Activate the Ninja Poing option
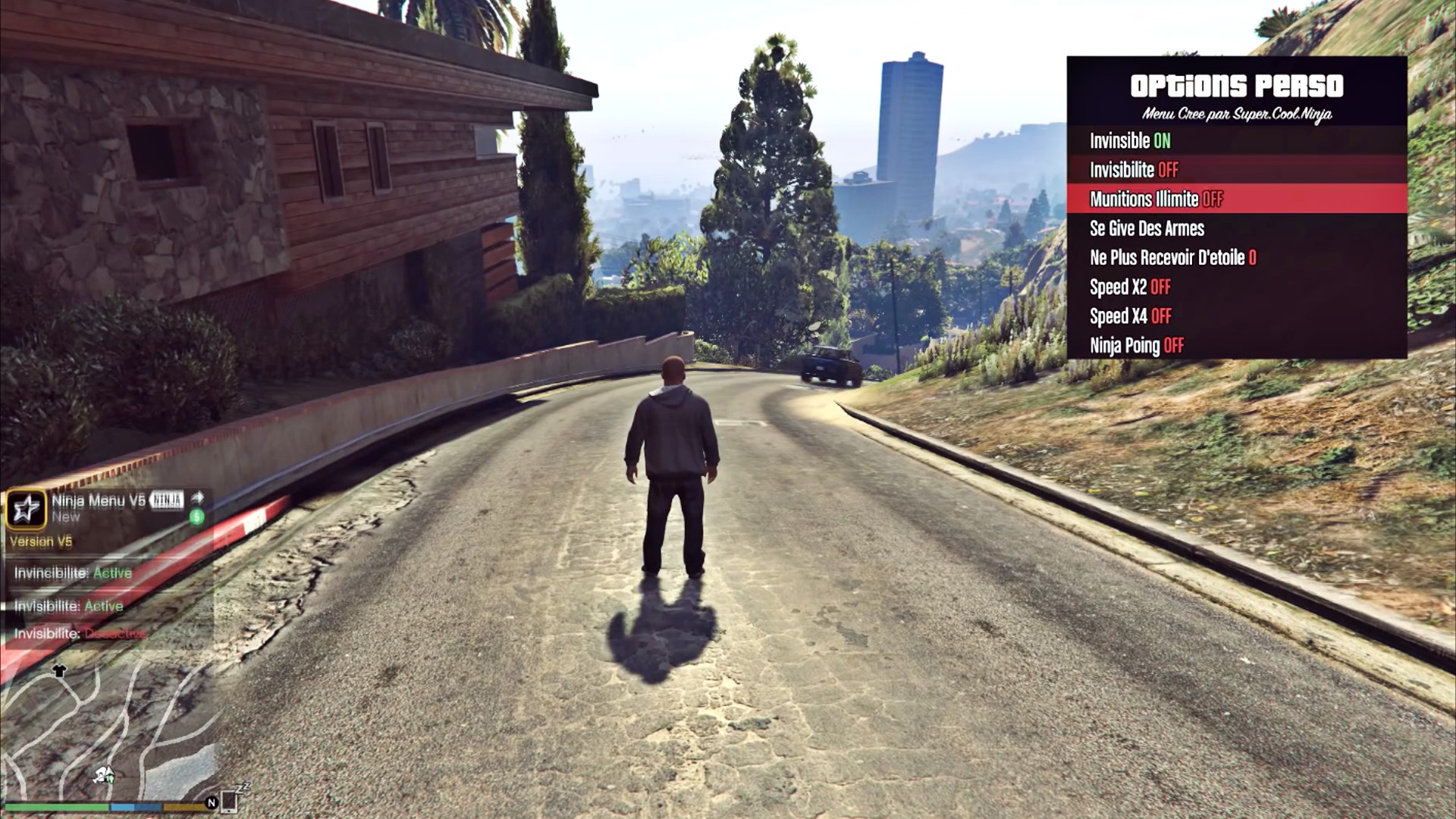 [1136, 346]
